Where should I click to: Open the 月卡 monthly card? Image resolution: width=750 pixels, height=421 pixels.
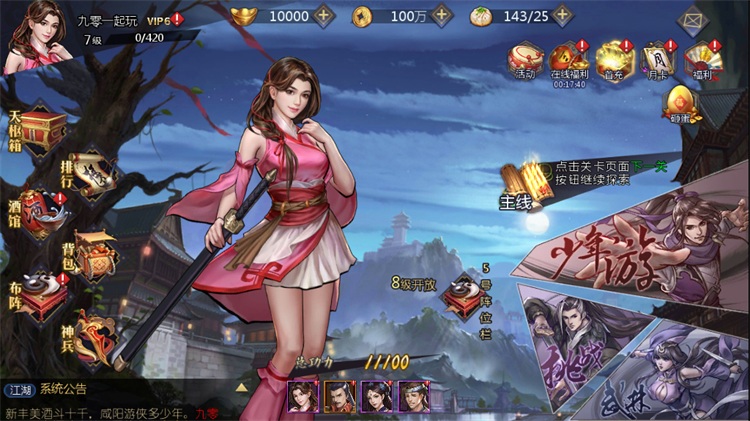(656, 61)
